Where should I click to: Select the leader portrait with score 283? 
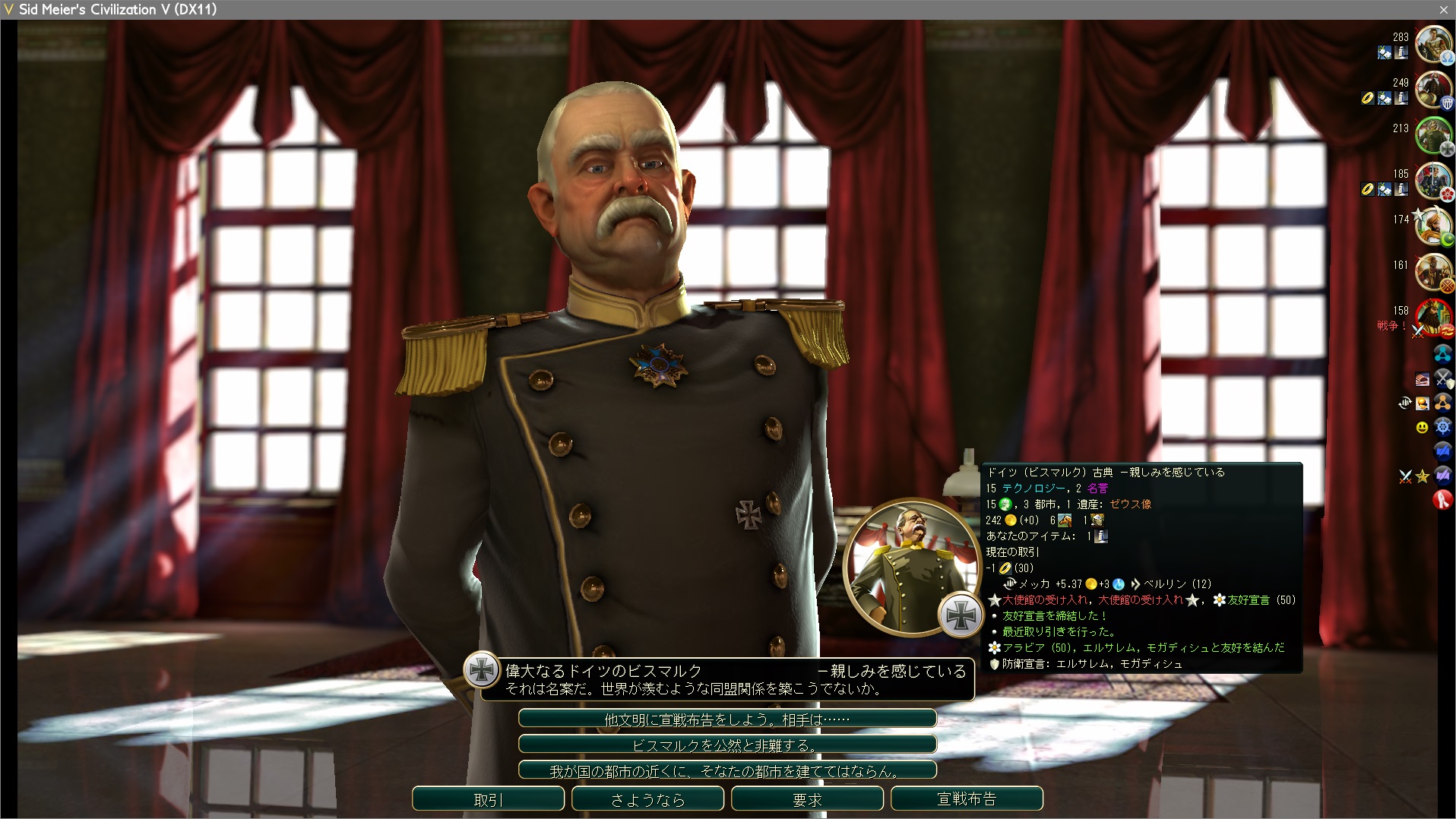[x=1433, y=44]
